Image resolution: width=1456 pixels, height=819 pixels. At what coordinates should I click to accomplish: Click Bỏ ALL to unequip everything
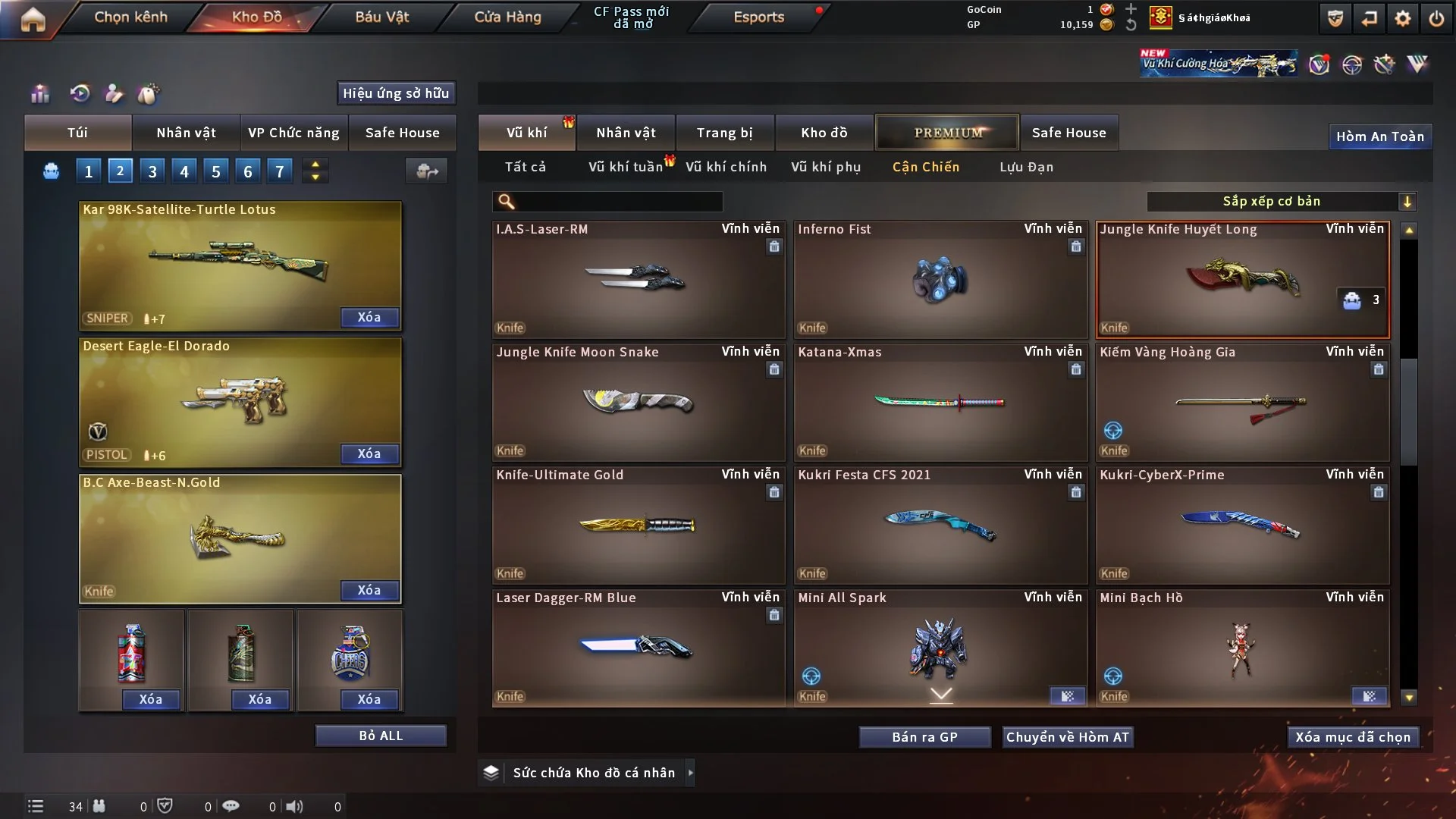coord(381,736)
